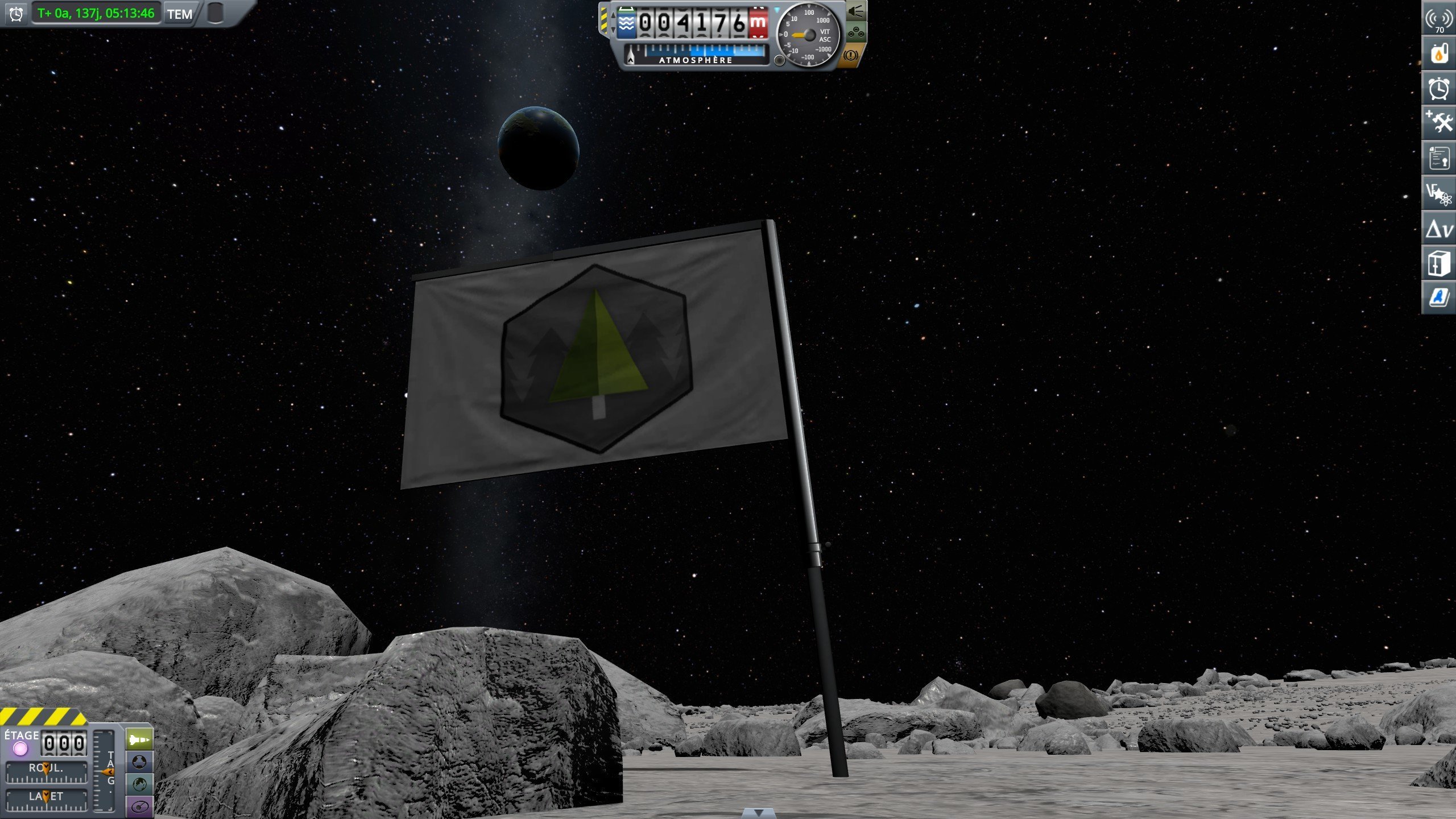Open the map view via globe button
The width and height of the screenshot is (1456, 819).
[x=139, y=784]
